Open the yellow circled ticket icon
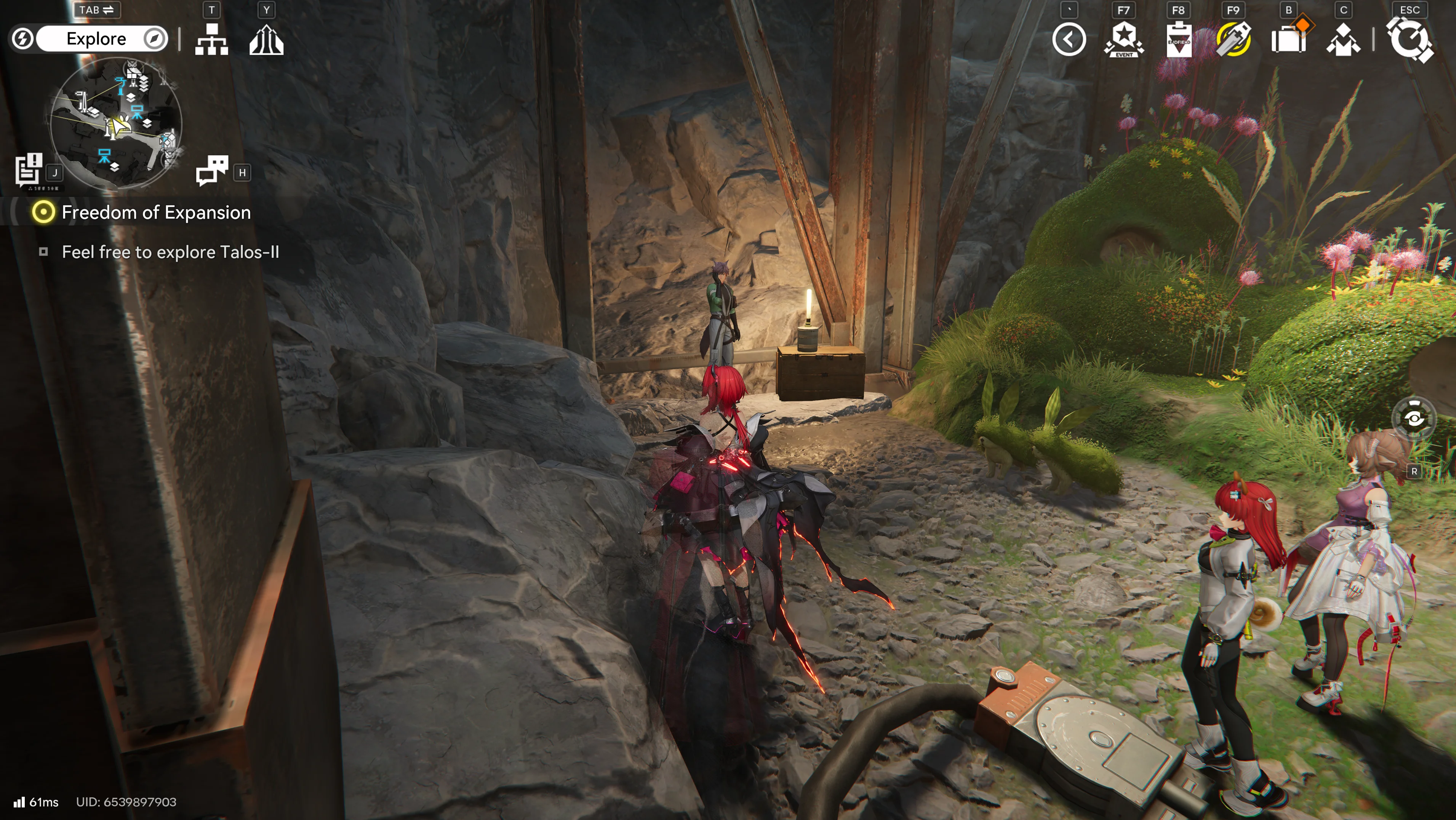This screenshot has width=1456, height=820. [1233, 40]
